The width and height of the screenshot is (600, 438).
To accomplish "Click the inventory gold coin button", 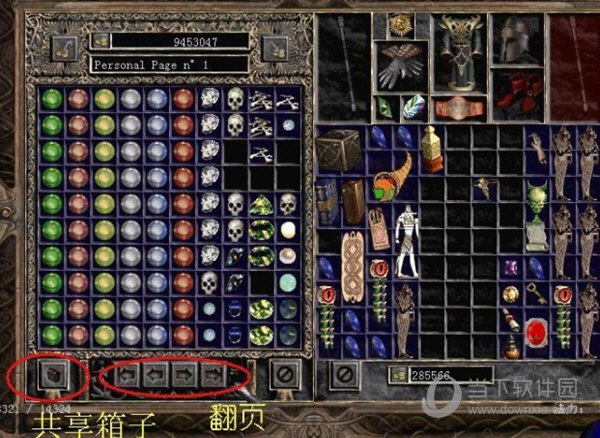I will [399, 375].
